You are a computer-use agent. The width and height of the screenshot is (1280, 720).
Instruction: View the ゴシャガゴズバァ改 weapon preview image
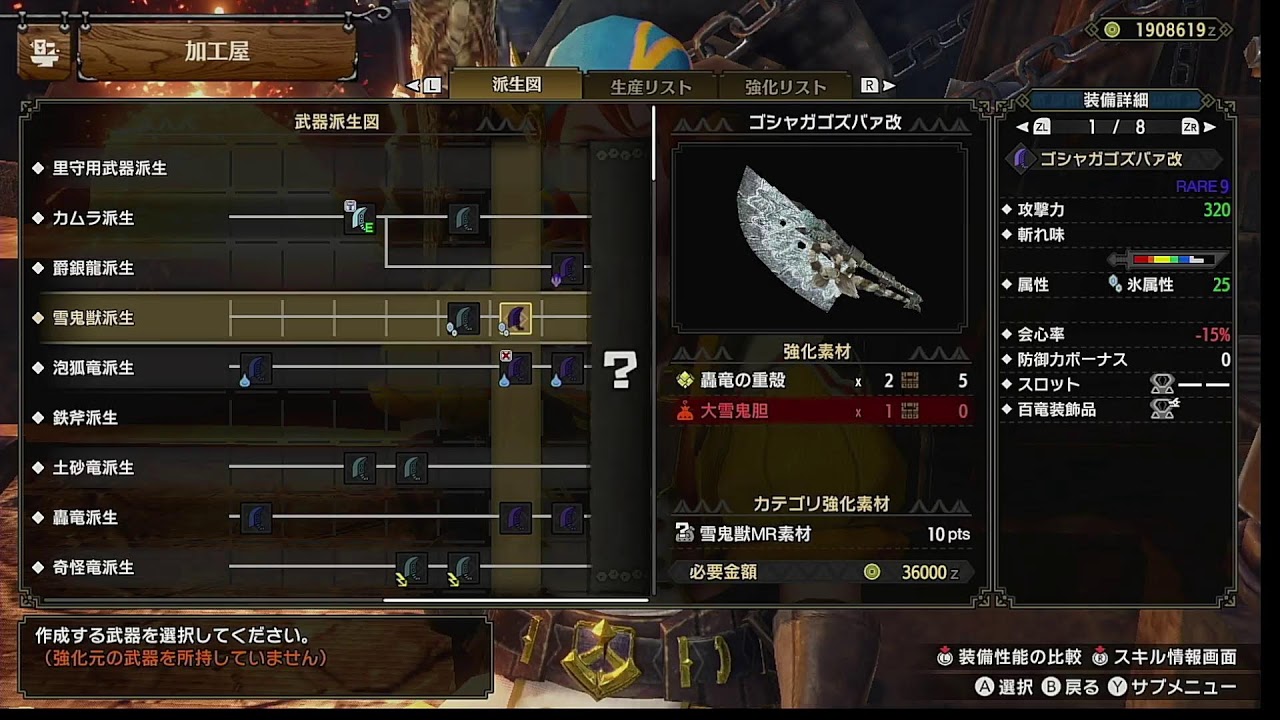820,238
